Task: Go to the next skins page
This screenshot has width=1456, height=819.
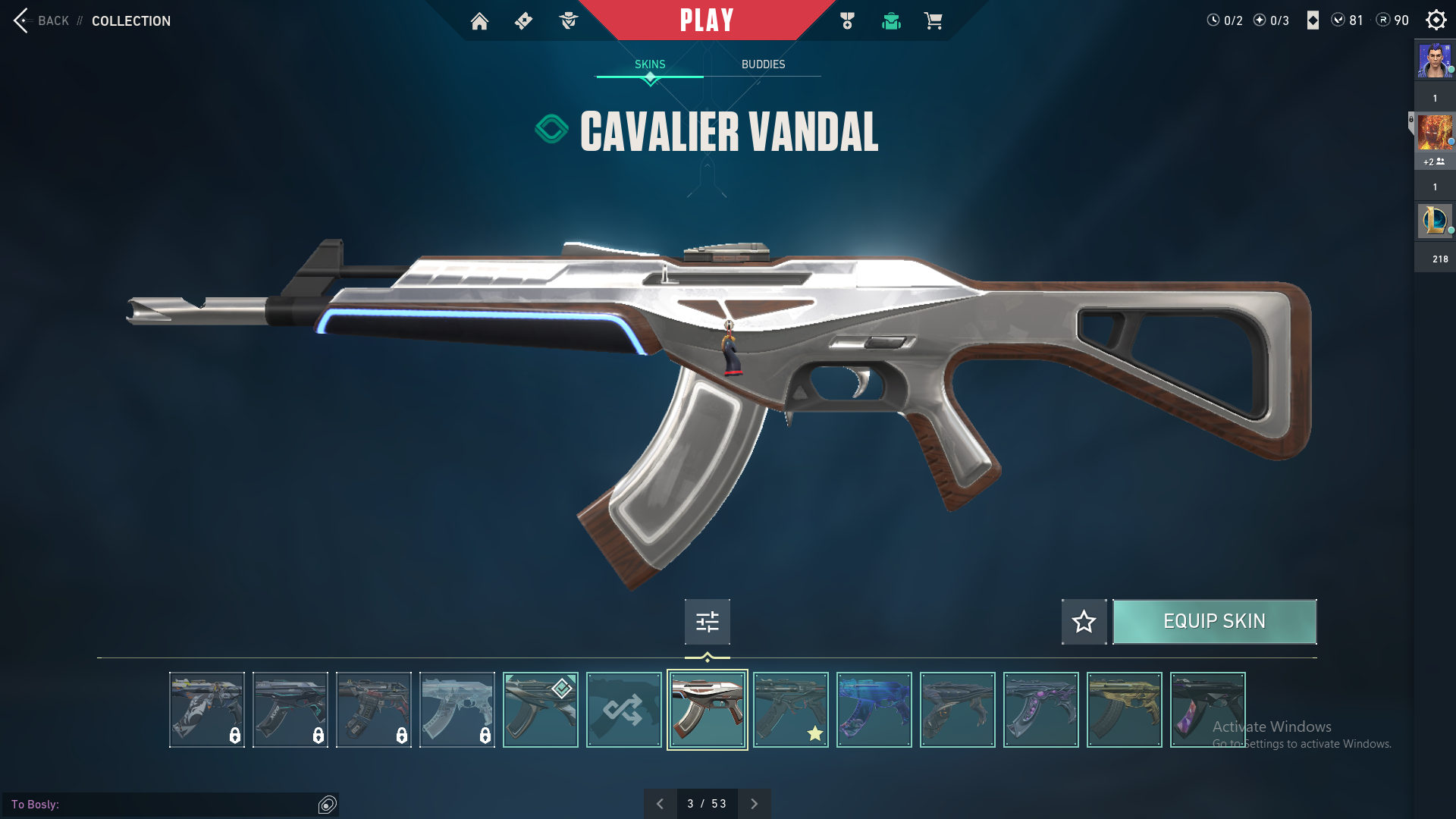Action: [x=754, y=804]
